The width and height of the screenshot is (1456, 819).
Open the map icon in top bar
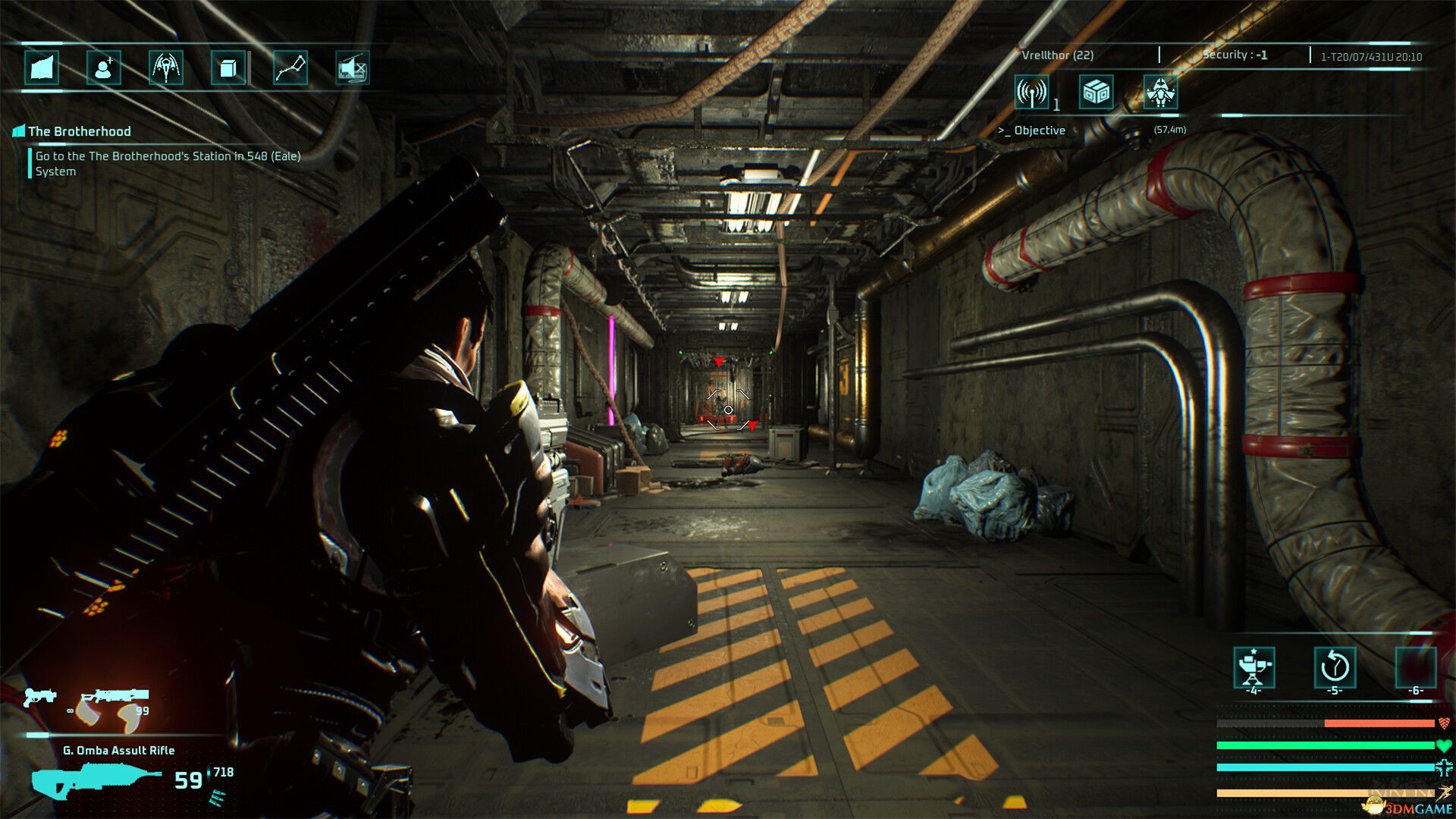[42, 68]
